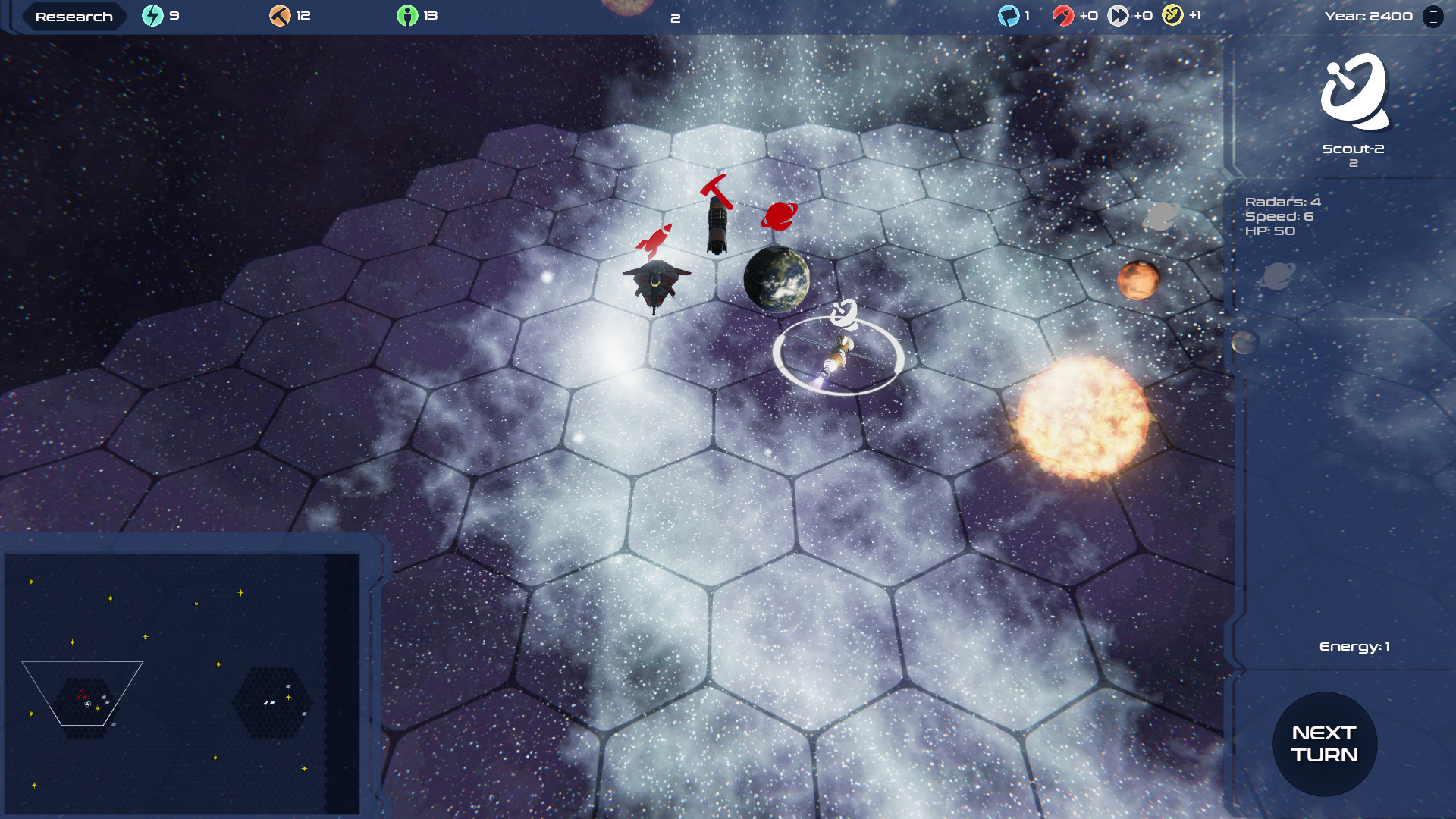Click the minimap to move the view
The height and width of the screenshot is (819, 1456).
tap(182, 682)
